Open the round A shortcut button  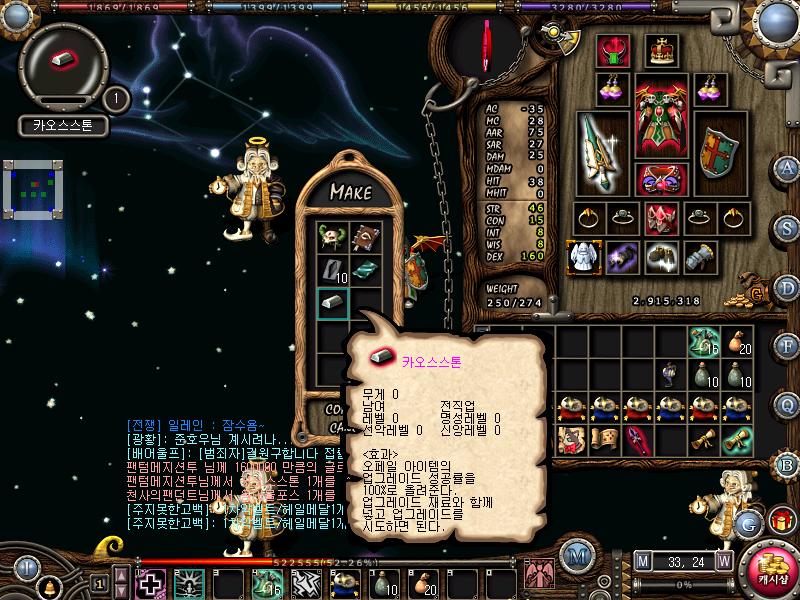pyautogui.click(x=788, y=168)
